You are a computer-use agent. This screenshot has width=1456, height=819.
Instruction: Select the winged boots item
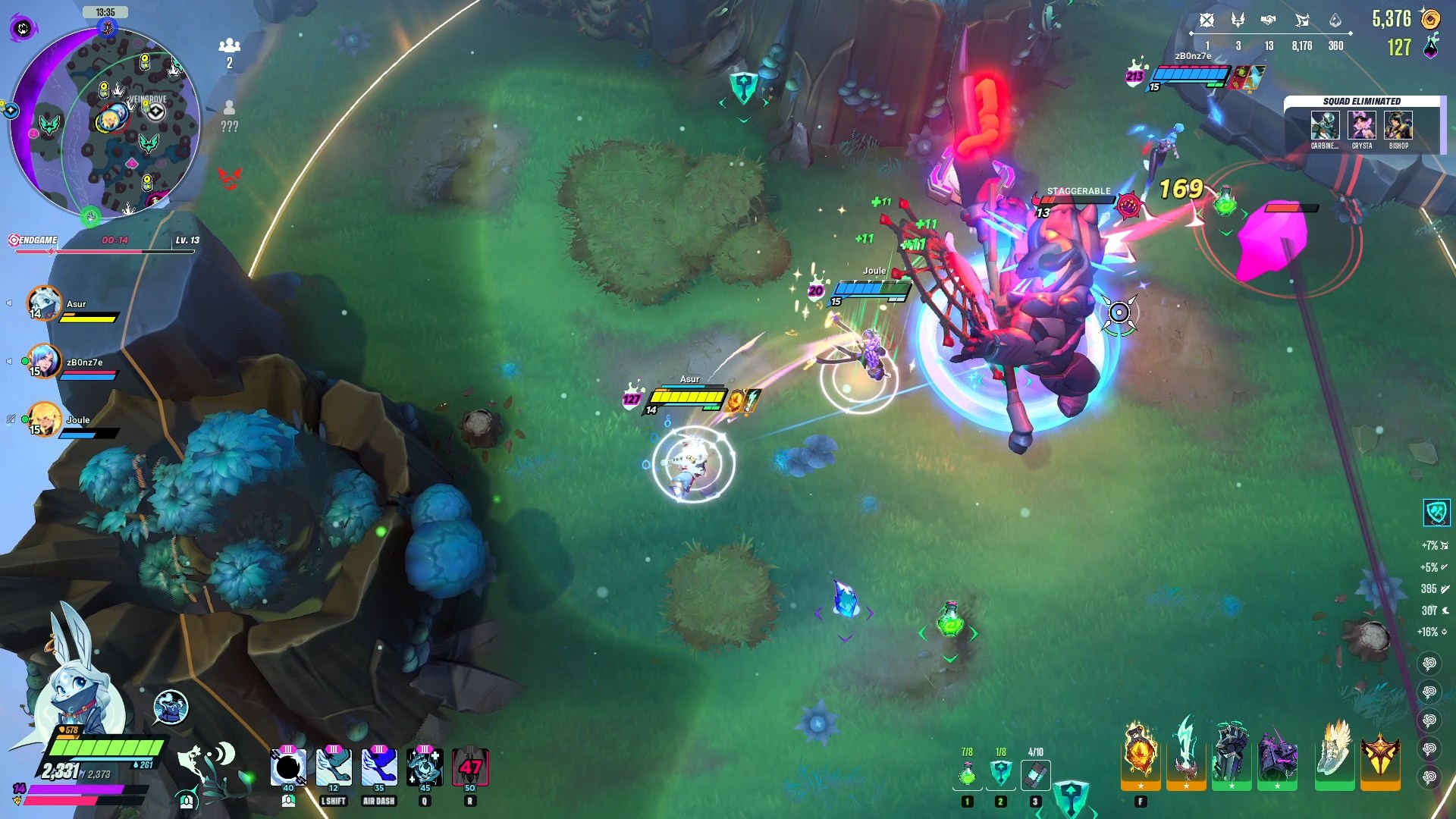tap(1334, 755)
